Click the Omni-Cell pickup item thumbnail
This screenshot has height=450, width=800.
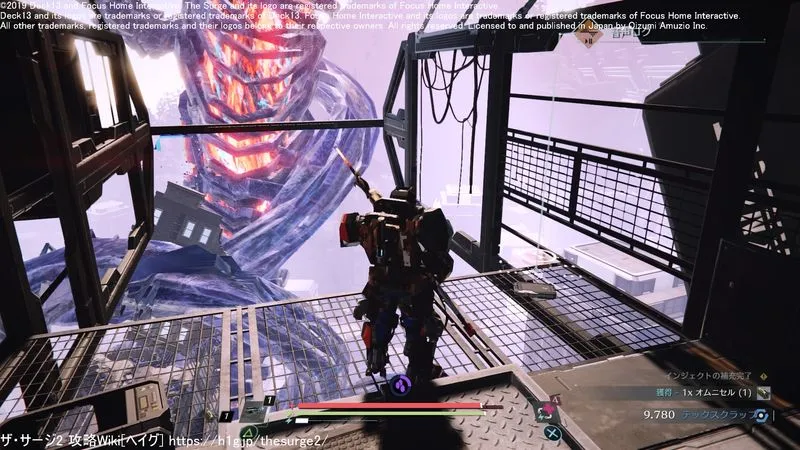pos(764,392)
